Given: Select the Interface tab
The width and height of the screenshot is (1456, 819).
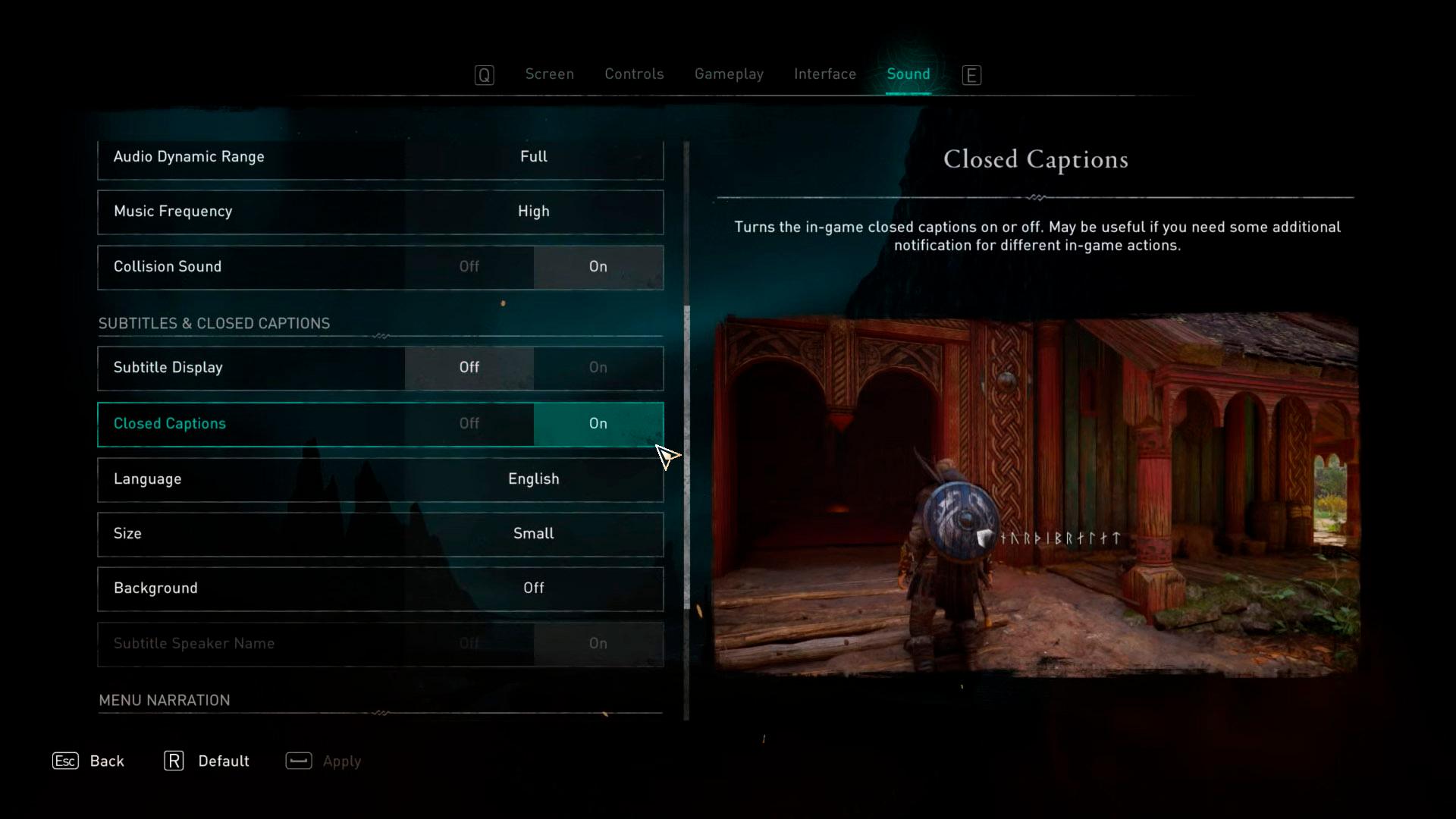Looking at the screenshot, I should [x=824, y=74].
